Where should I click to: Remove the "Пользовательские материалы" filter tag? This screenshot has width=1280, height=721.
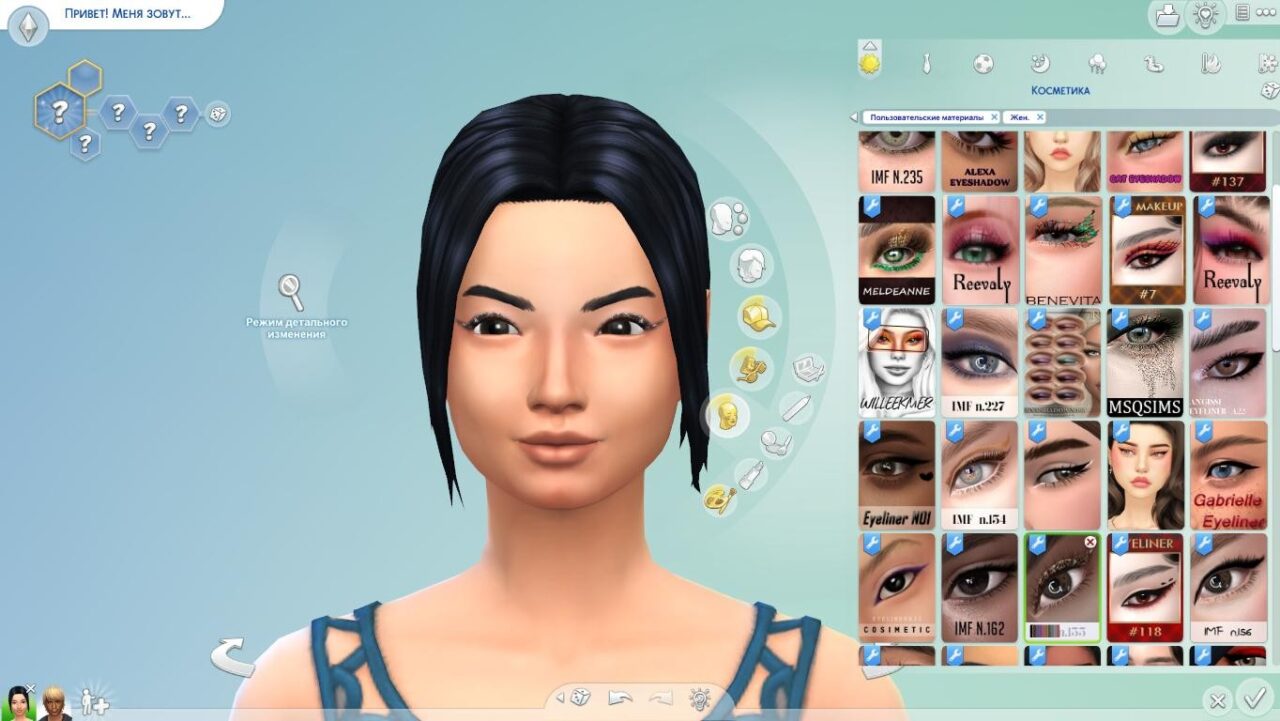click(x=994, y=117)
